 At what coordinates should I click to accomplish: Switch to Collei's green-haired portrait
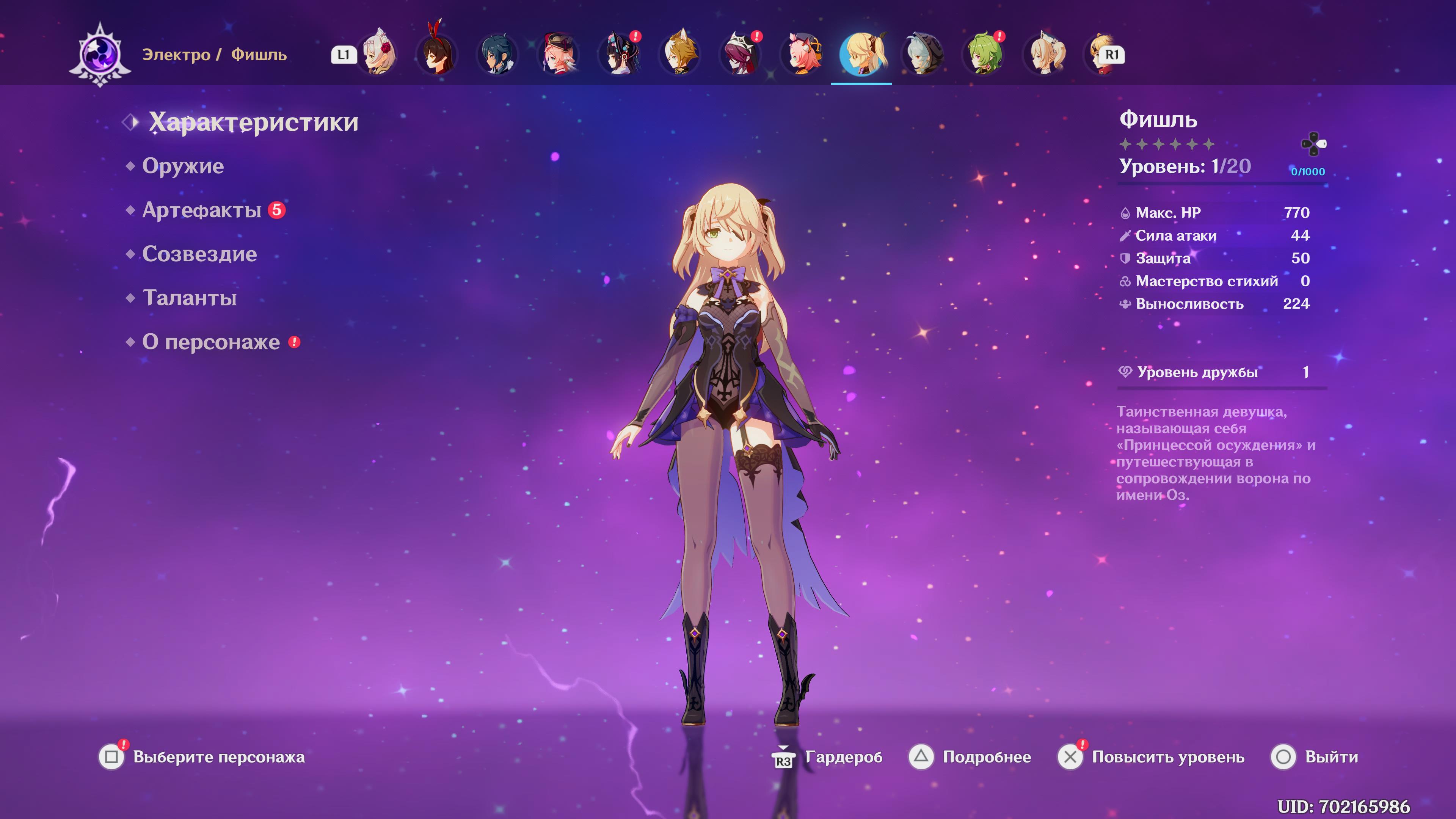tap(984, 55)
